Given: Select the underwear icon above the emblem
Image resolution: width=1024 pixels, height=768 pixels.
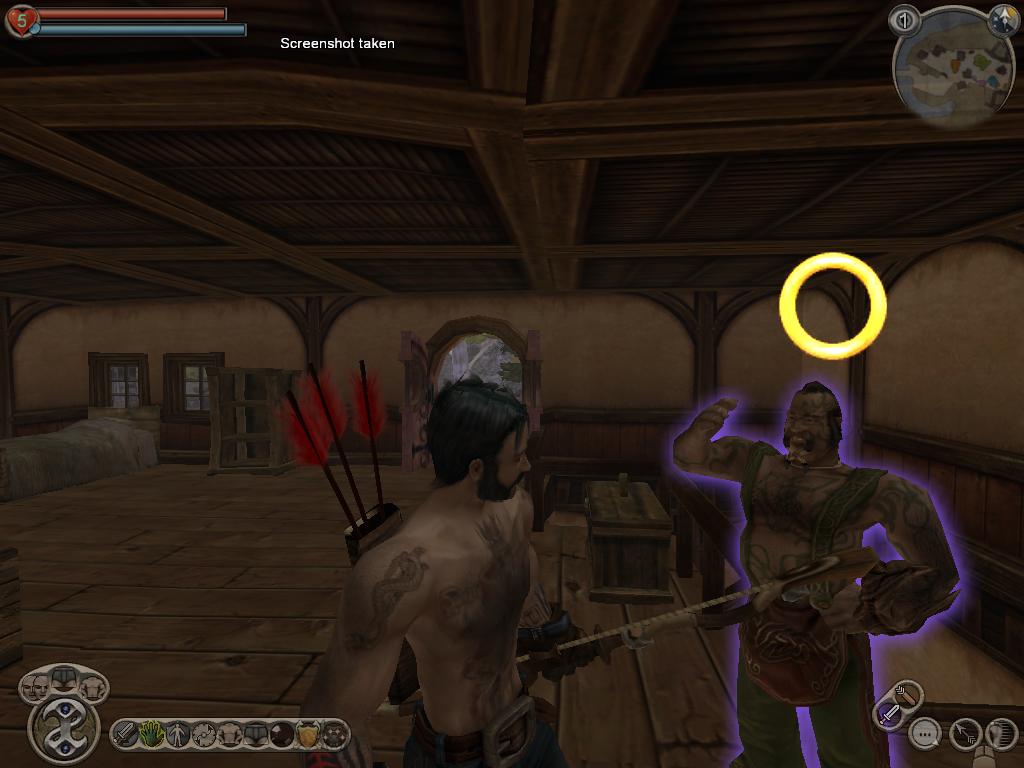Looking at the screenshot, I should point(65,678).
